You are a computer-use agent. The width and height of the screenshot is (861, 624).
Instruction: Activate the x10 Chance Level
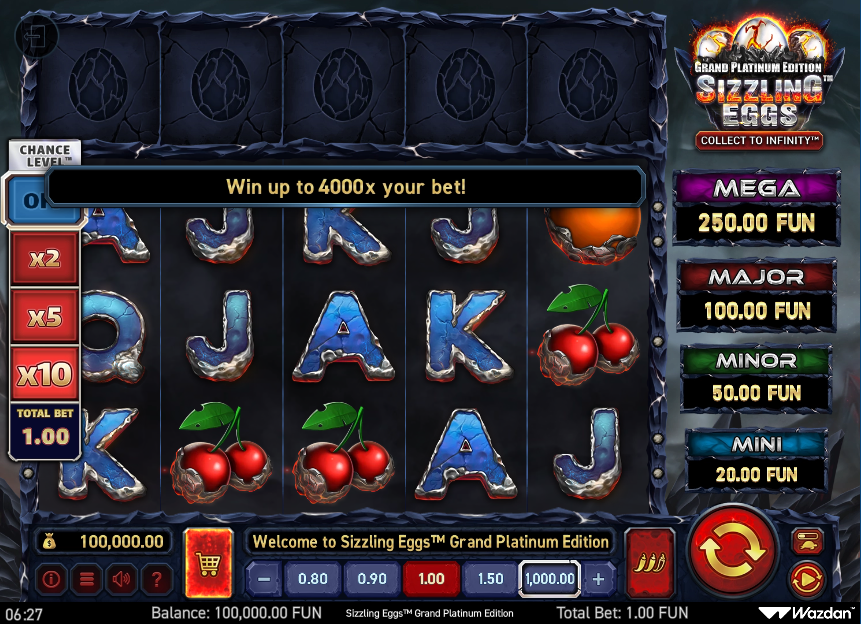(45, 375)
